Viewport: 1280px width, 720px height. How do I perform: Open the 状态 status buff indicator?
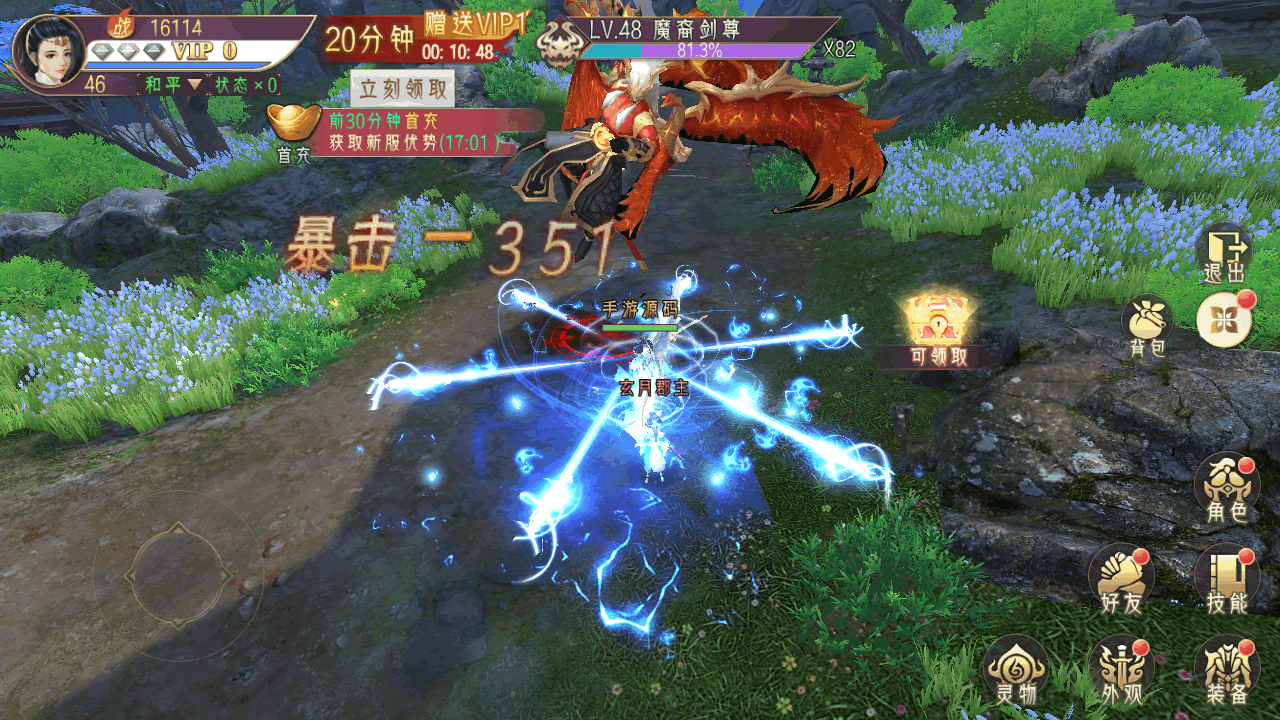pos(246,85)
